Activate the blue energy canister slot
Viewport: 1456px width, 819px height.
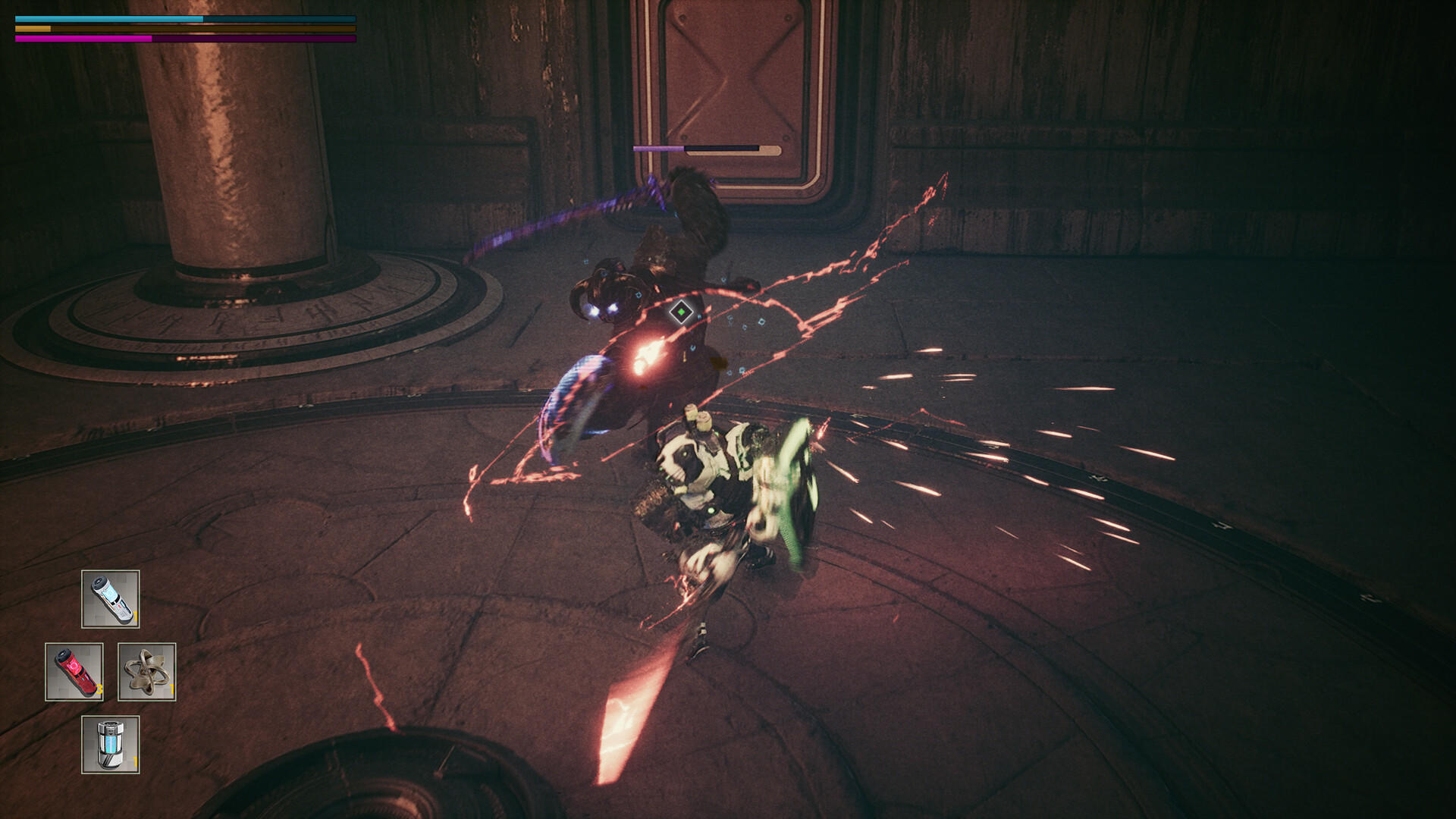[111, 745]
